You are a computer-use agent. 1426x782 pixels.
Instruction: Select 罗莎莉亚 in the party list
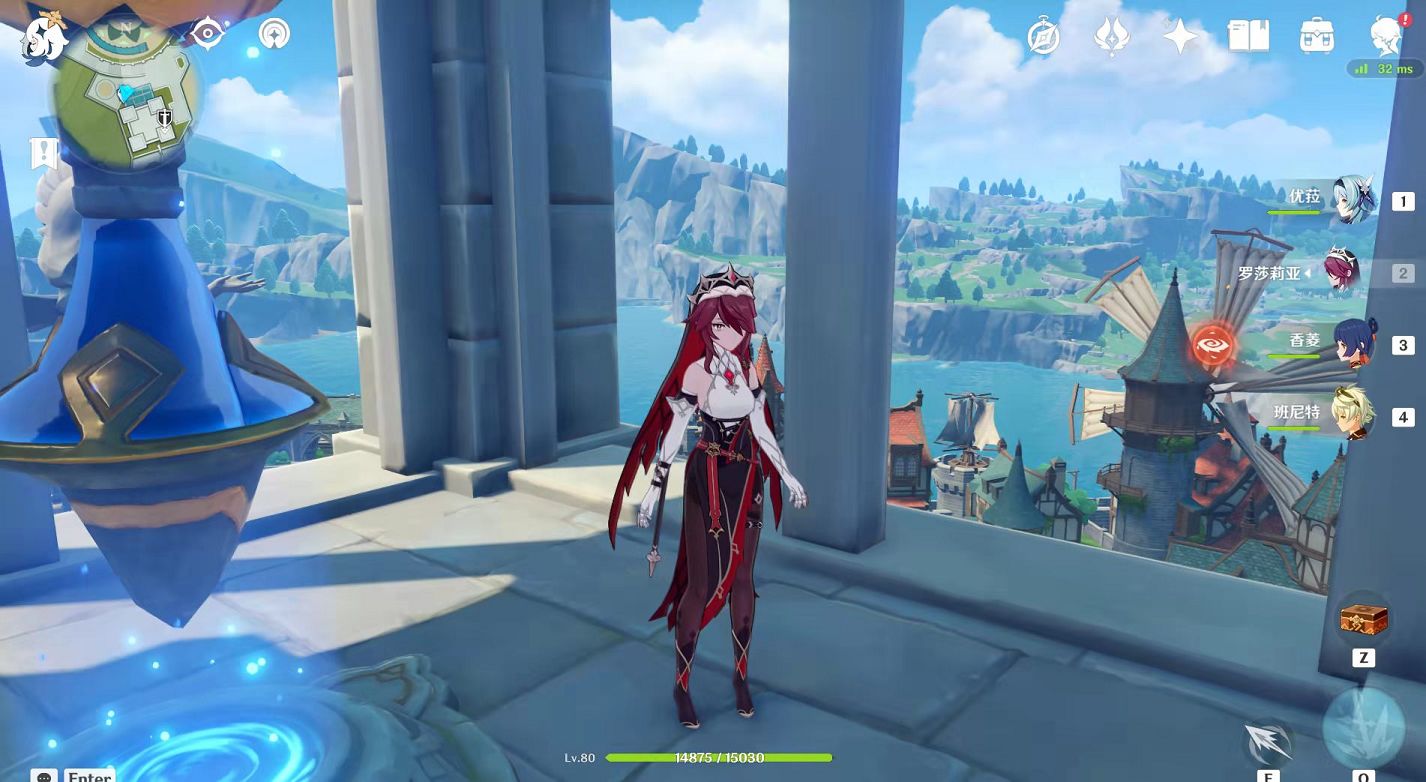(x=1342, y=272)
